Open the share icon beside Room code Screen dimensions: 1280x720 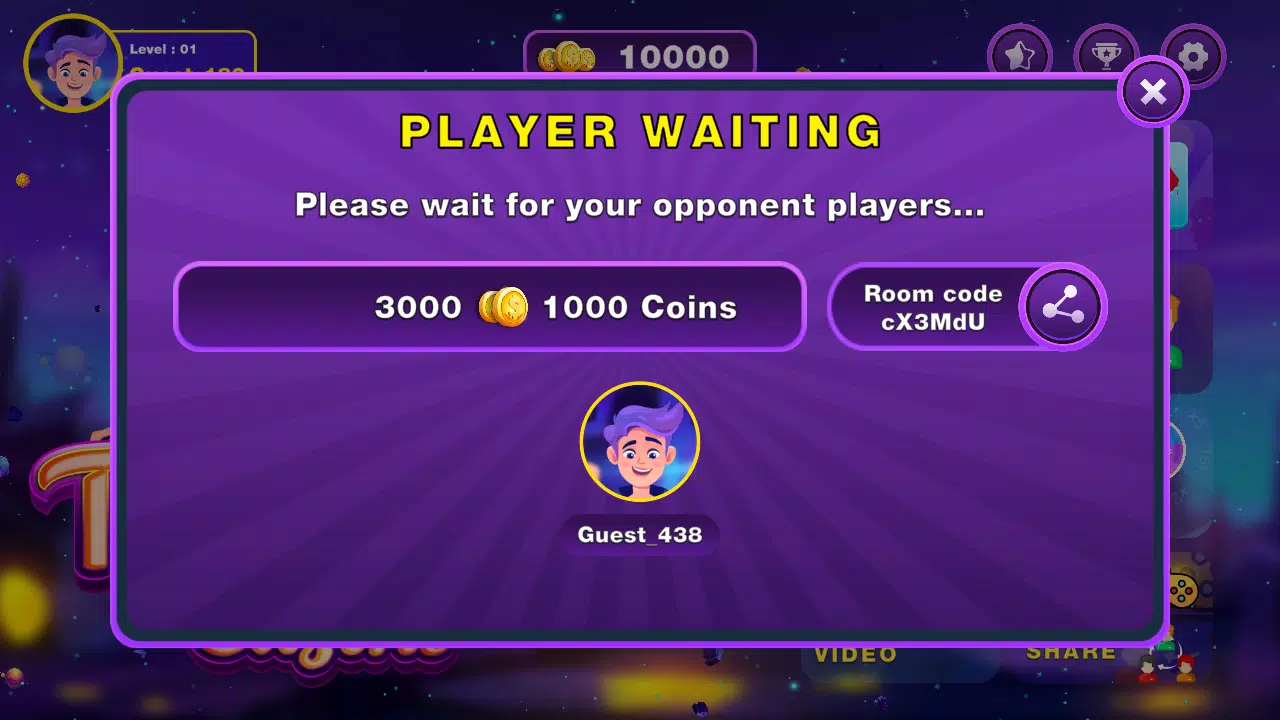[x=1063, y=307]
